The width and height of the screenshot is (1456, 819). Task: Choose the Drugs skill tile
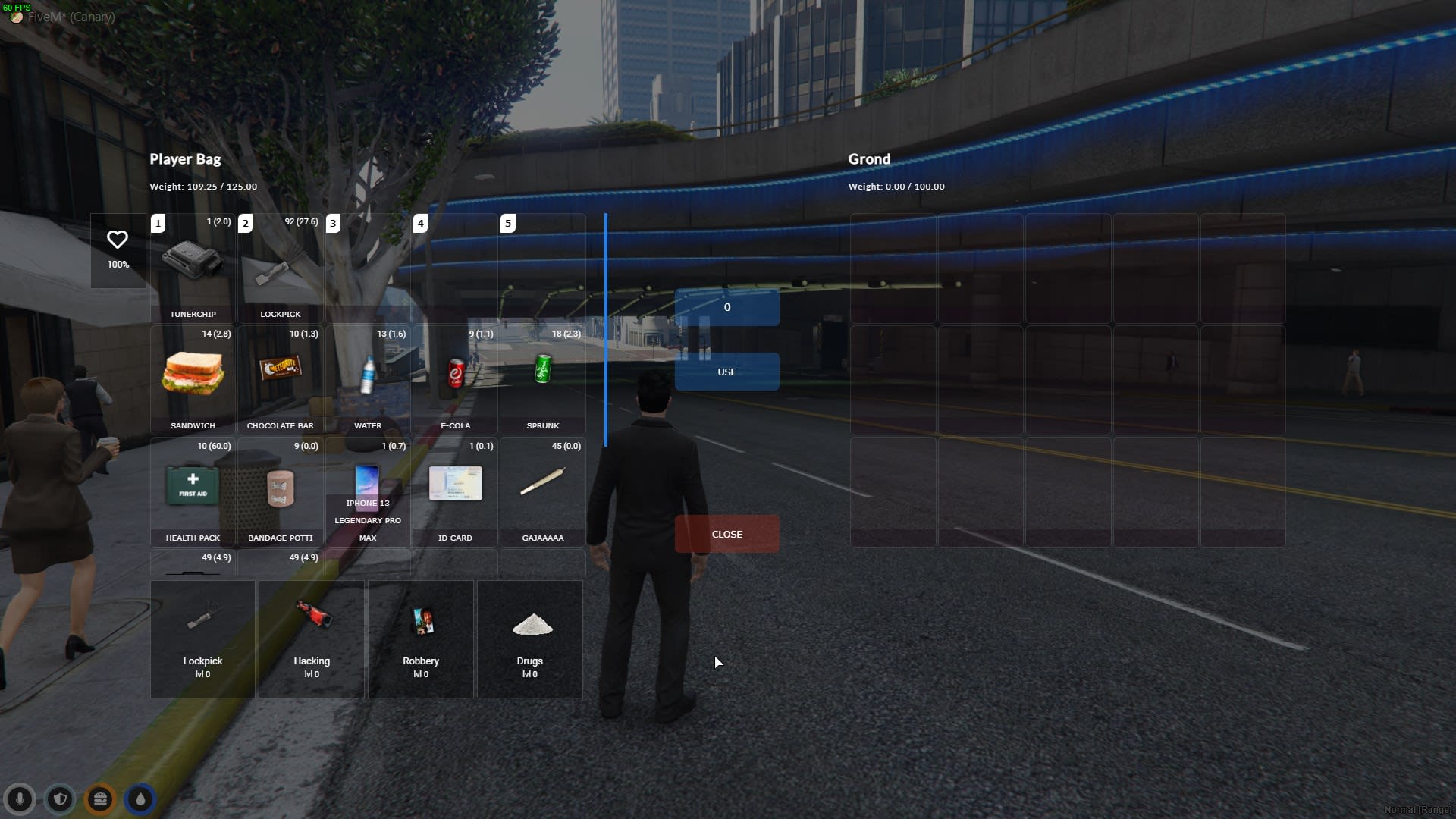[x=530, y=639]
